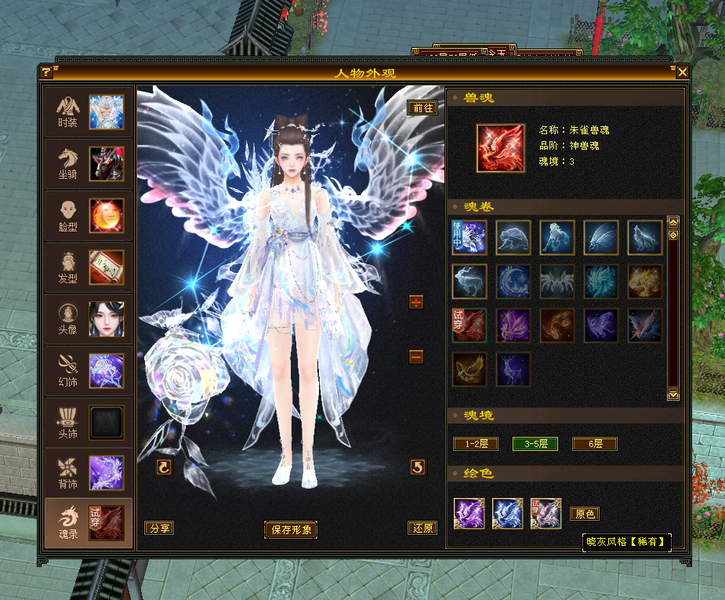Restore original color with 原色 button

pos(584,514)
